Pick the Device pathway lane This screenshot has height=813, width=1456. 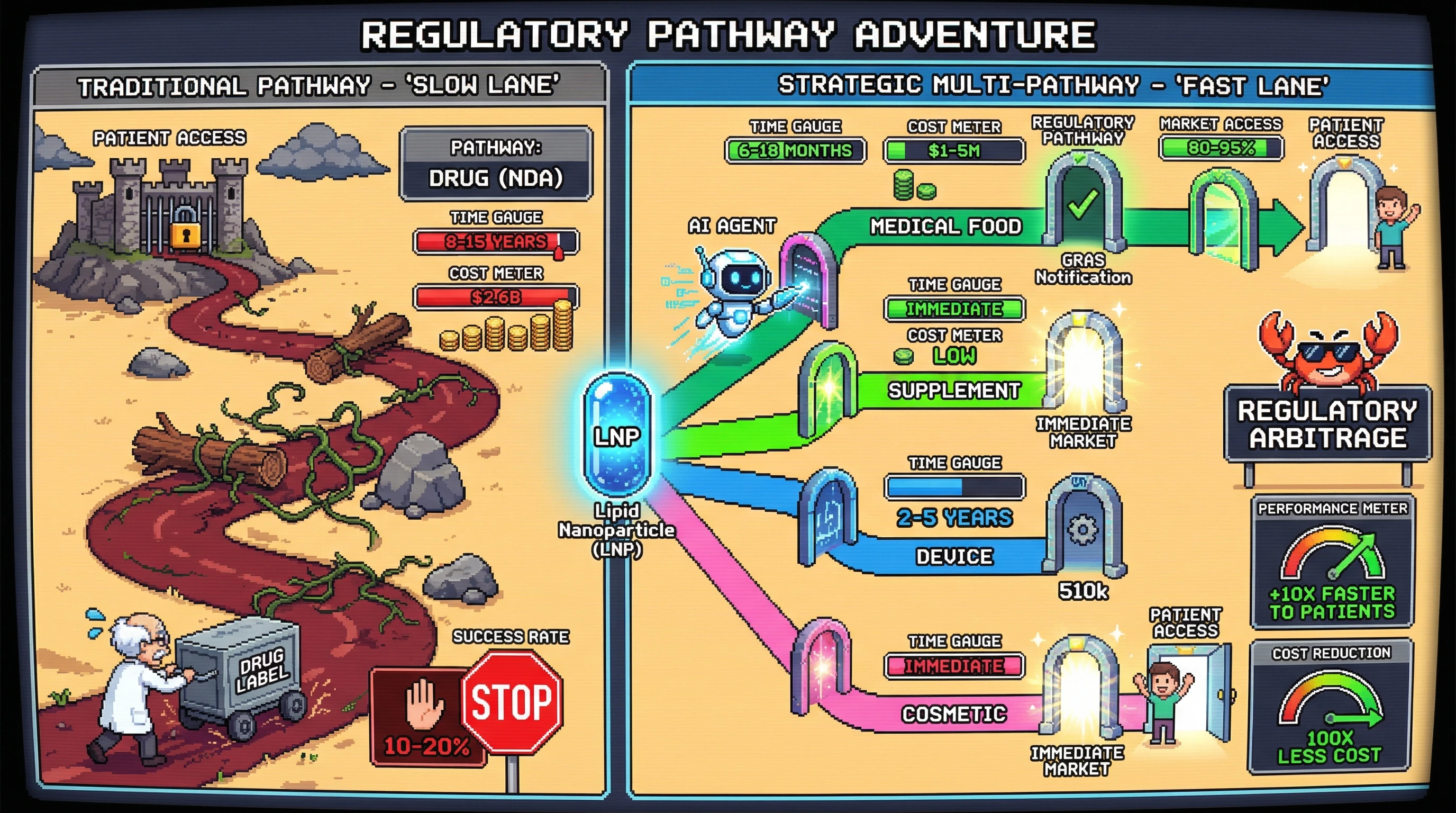tap(953, 557)
